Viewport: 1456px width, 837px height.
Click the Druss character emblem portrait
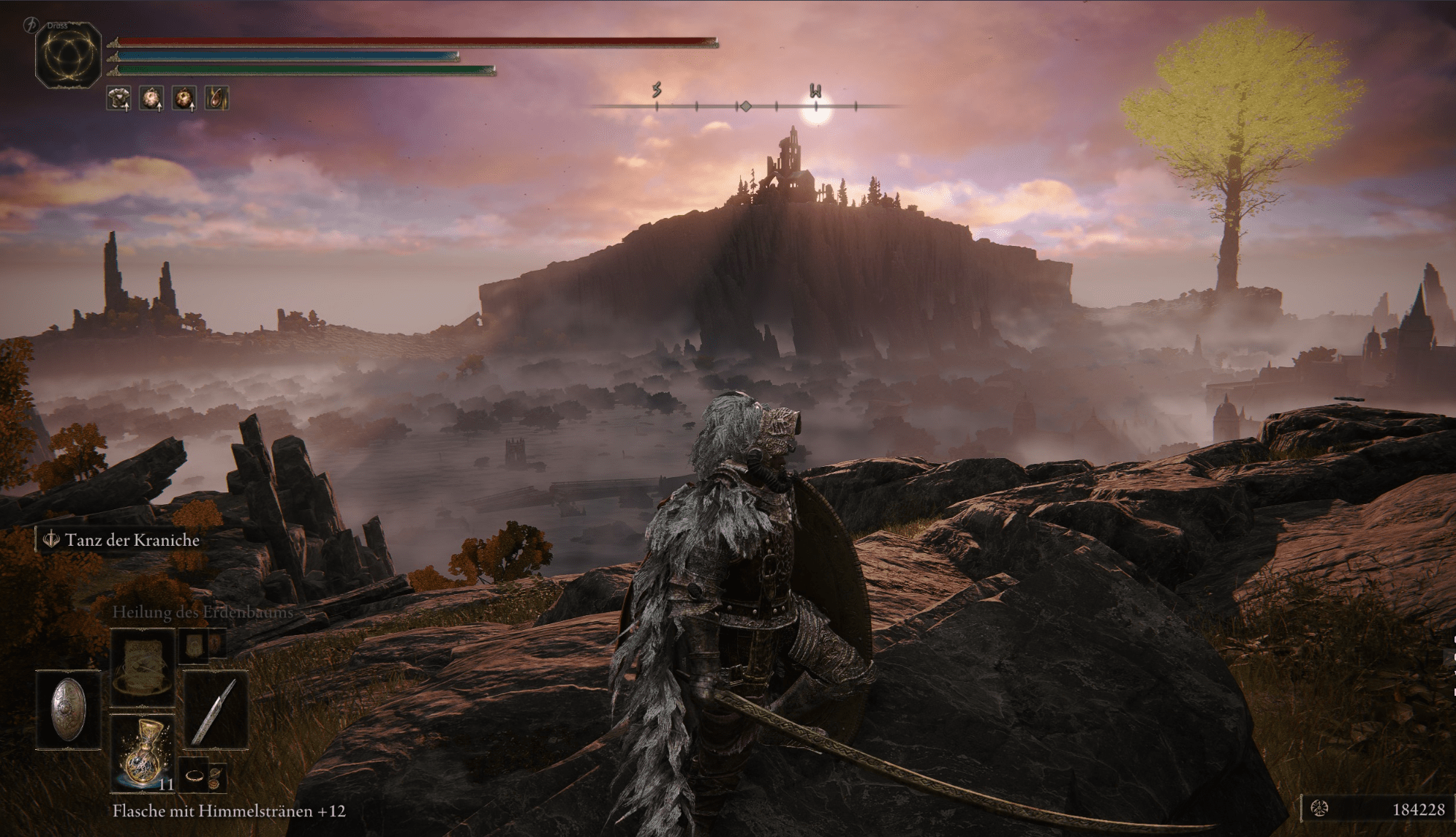pyautogui.click(x=68, y=55)
